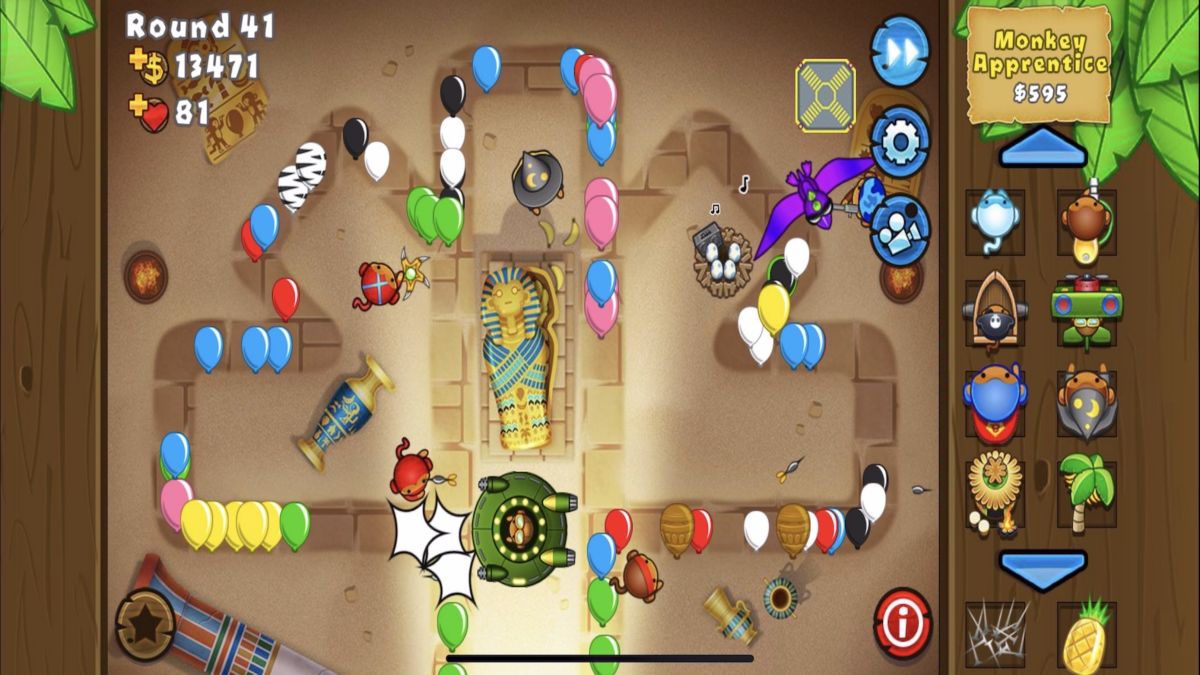Select the Super Monkey tower
Viewport: 1200px width, 675px height.
click(x=995, y=402)
